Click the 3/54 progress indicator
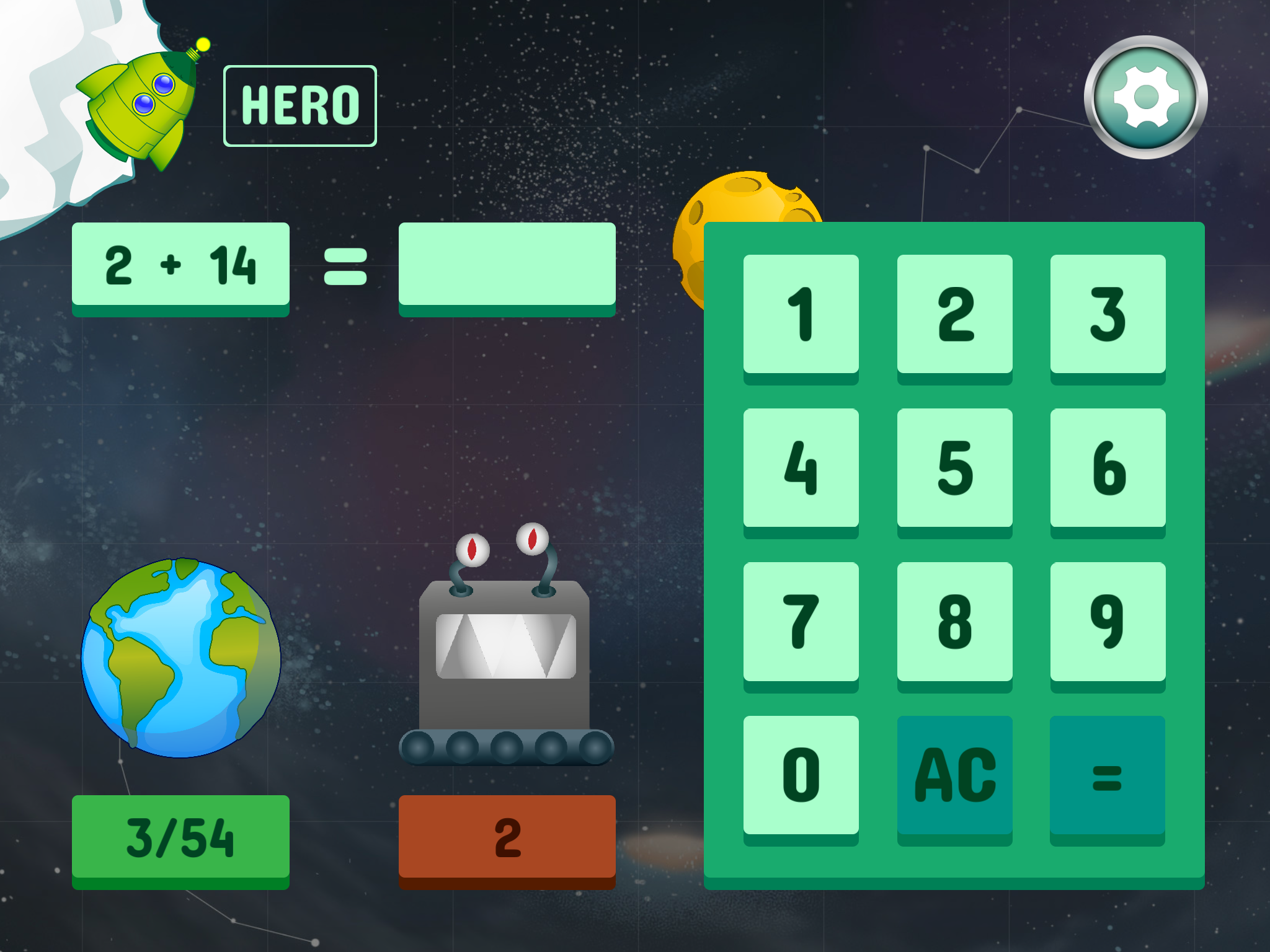 [181, 840]
